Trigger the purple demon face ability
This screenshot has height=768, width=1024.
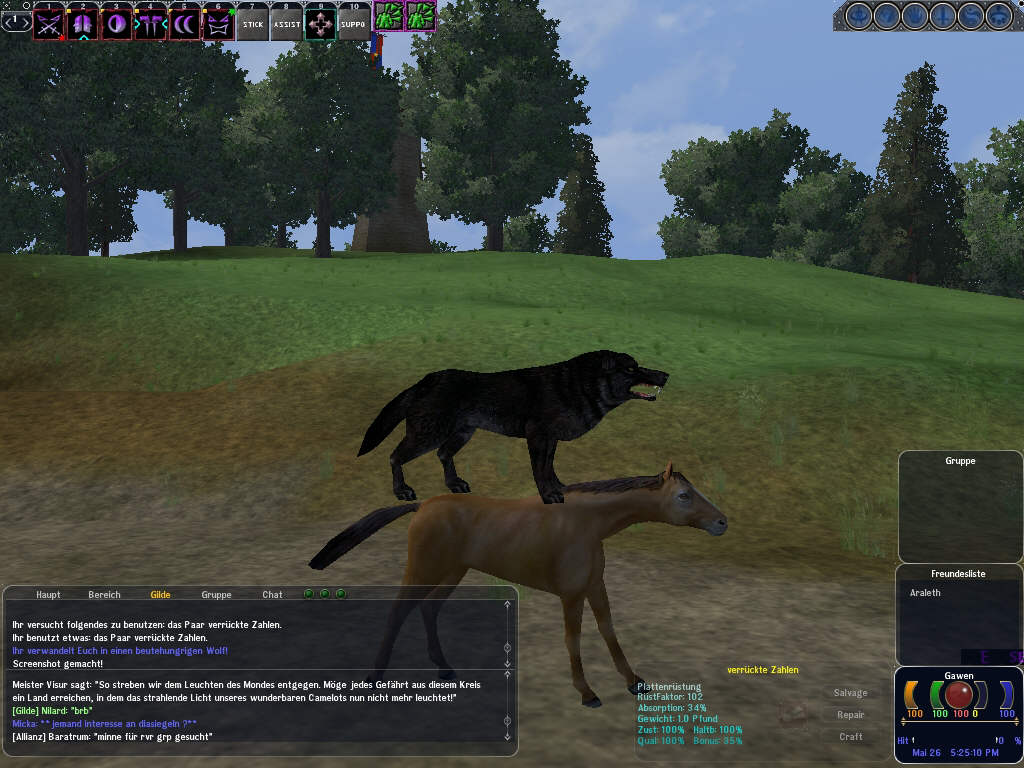218,24
